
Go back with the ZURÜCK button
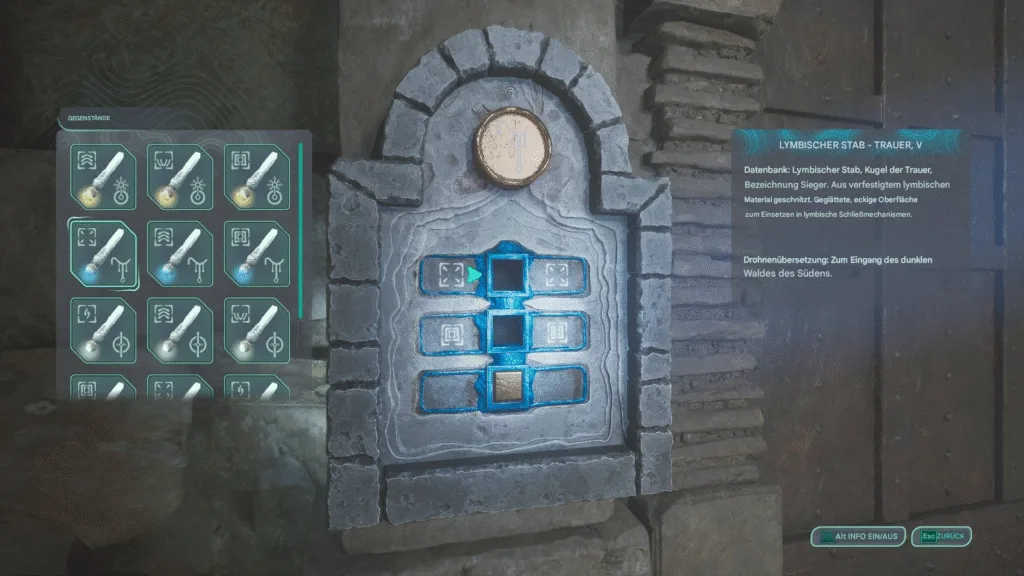941,537
